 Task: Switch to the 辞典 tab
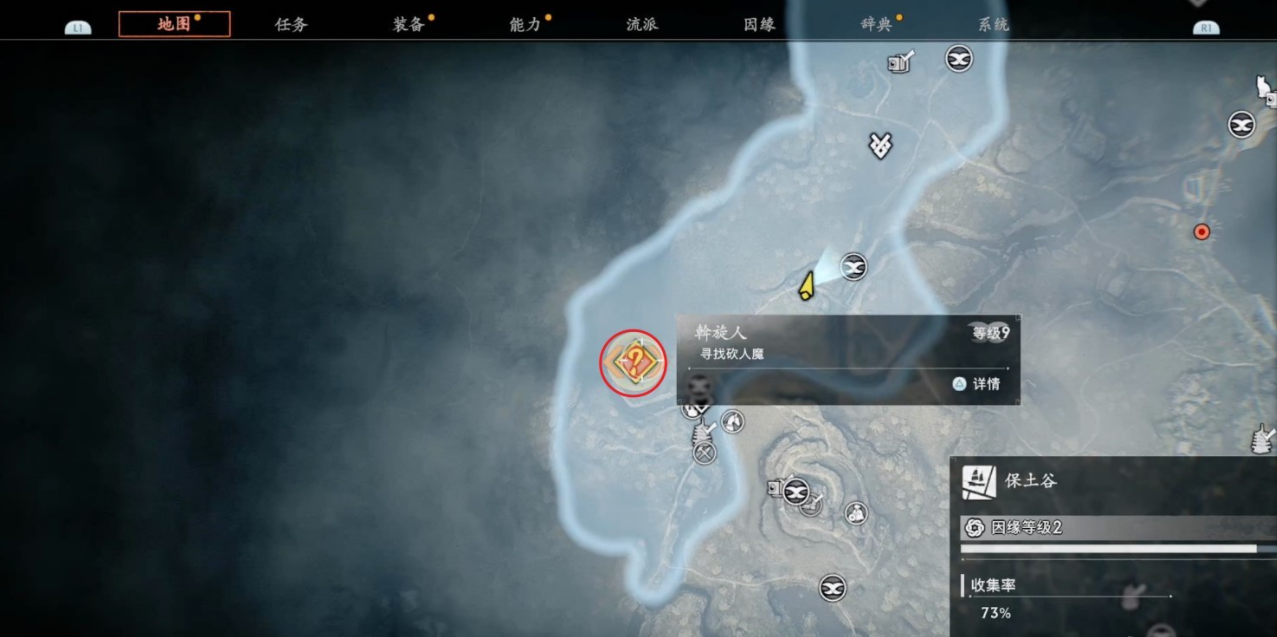(x=877, y=24)
